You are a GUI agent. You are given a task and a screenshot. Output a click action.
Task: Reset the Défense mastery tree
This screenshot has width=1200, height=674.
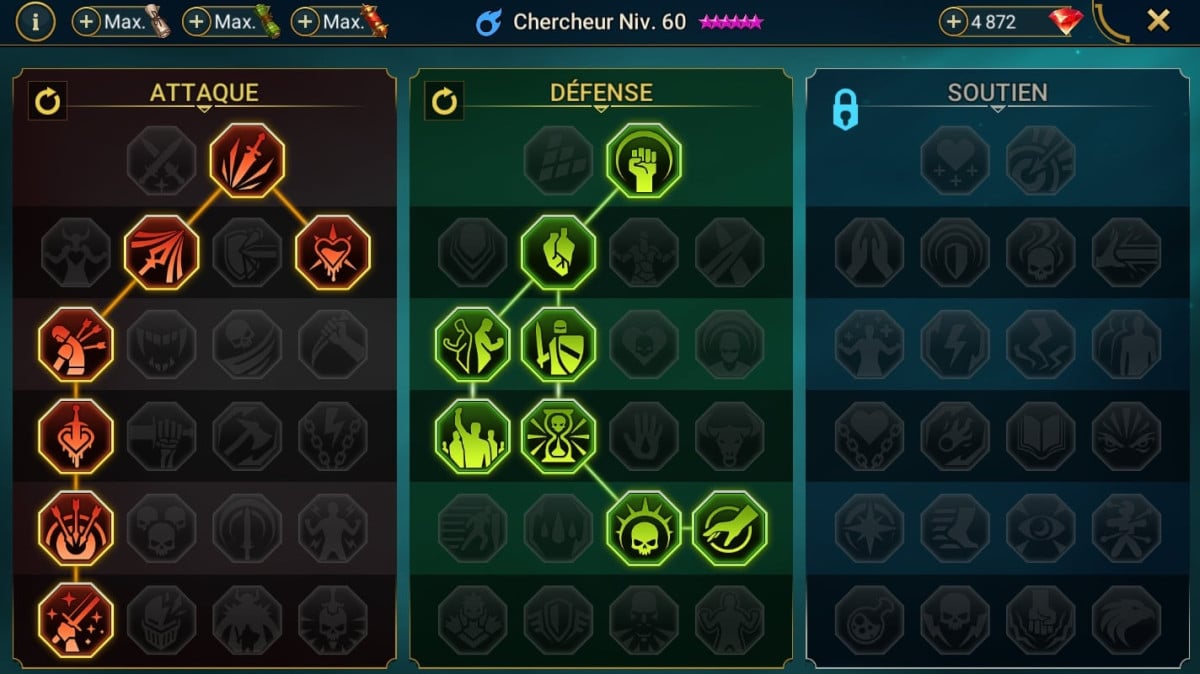[x=444, y=100]
